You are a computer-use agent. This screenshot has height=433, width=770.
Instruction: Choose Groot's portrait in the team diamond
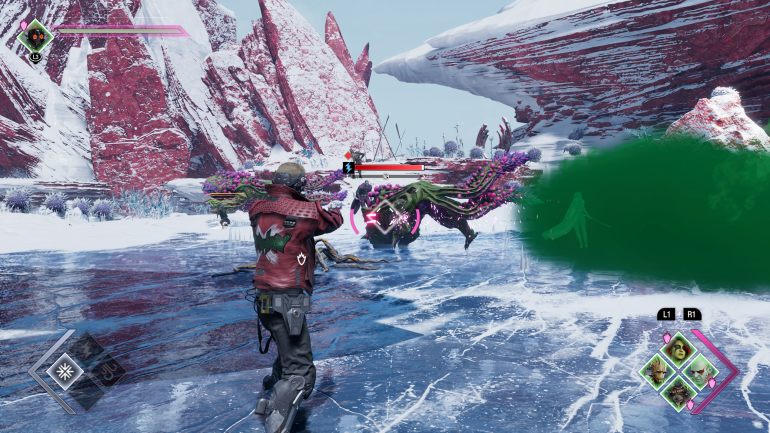pyautogui.click(x=658, y=371)
